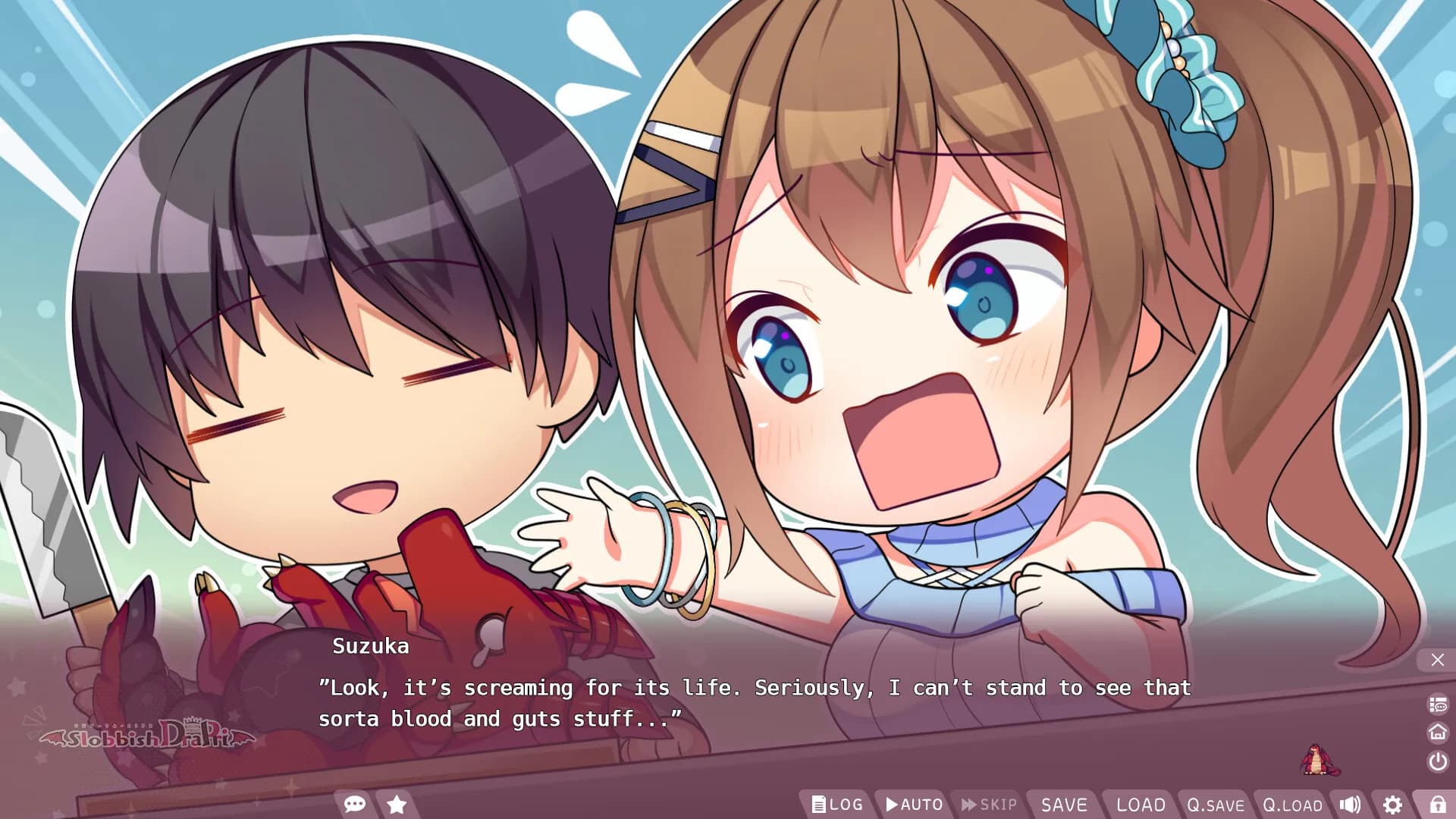The image size is (1456, 819).
Task: Return to title via house icon
Action: click(x=1437, y=733)
